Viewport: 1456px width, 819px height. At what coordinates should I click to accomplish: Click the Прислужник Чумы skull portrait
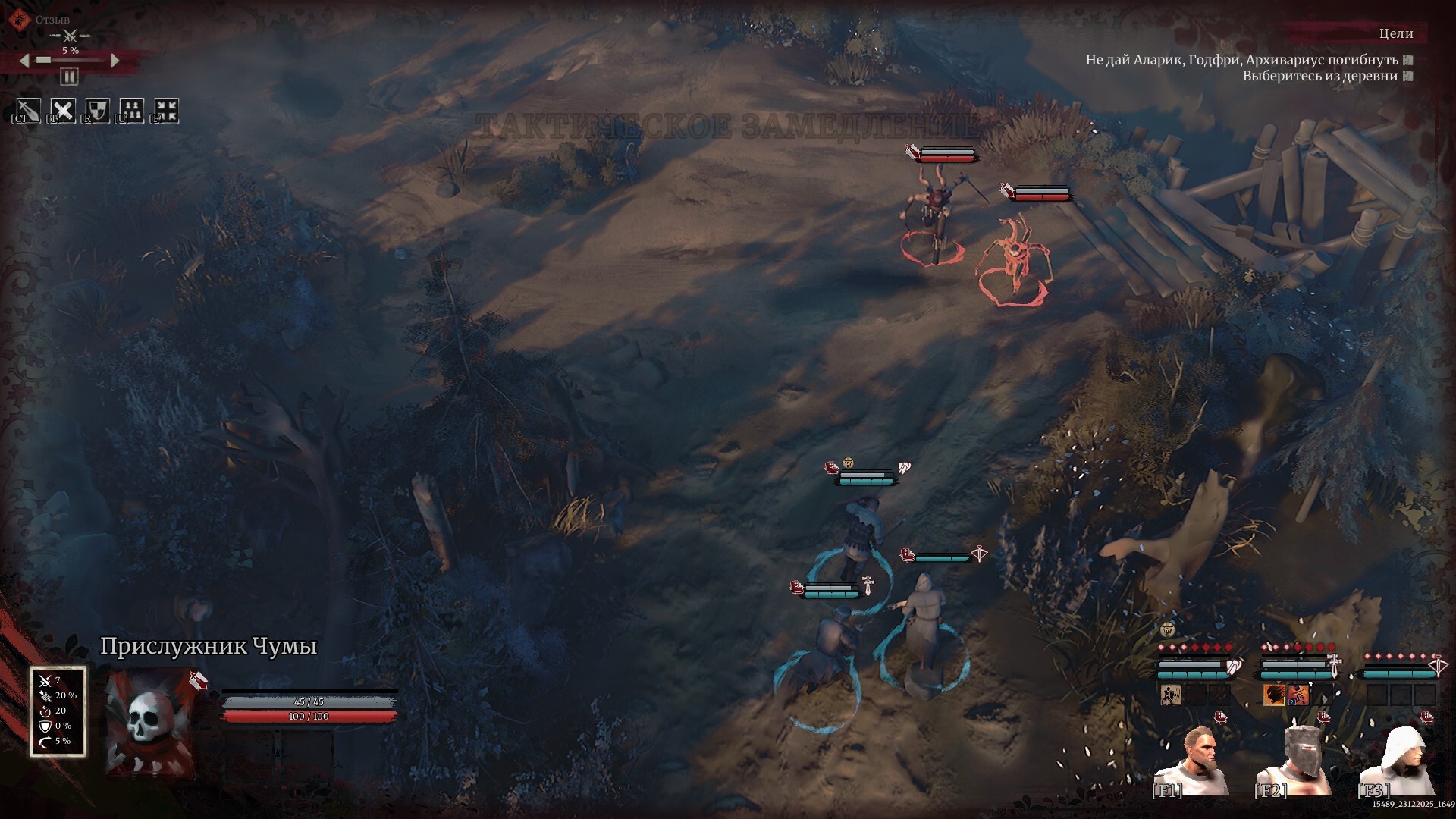pos(149,720)
